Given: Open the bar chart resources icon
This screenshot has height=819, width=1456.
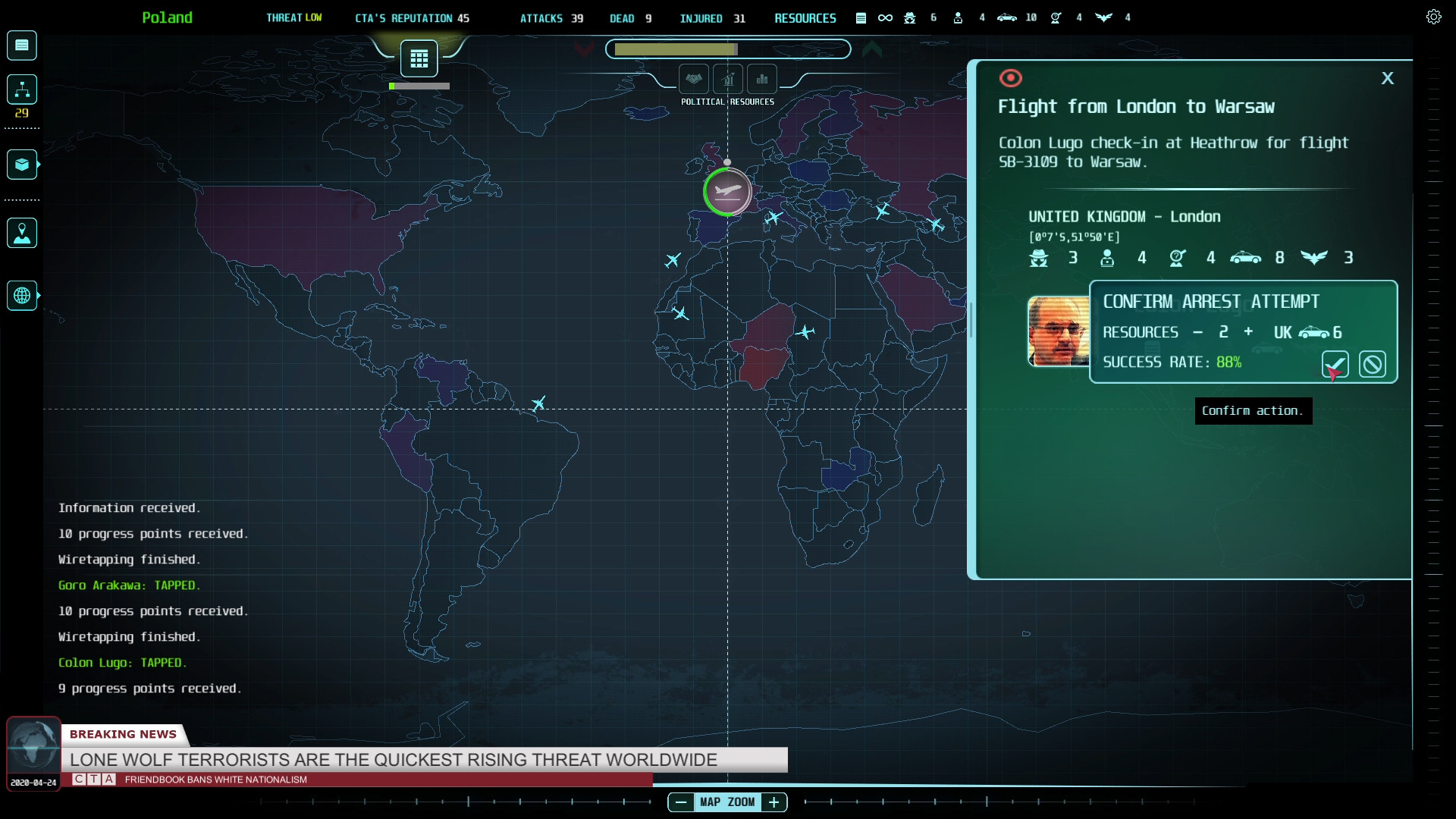Looking at the screenshot, I should [762, 79].
